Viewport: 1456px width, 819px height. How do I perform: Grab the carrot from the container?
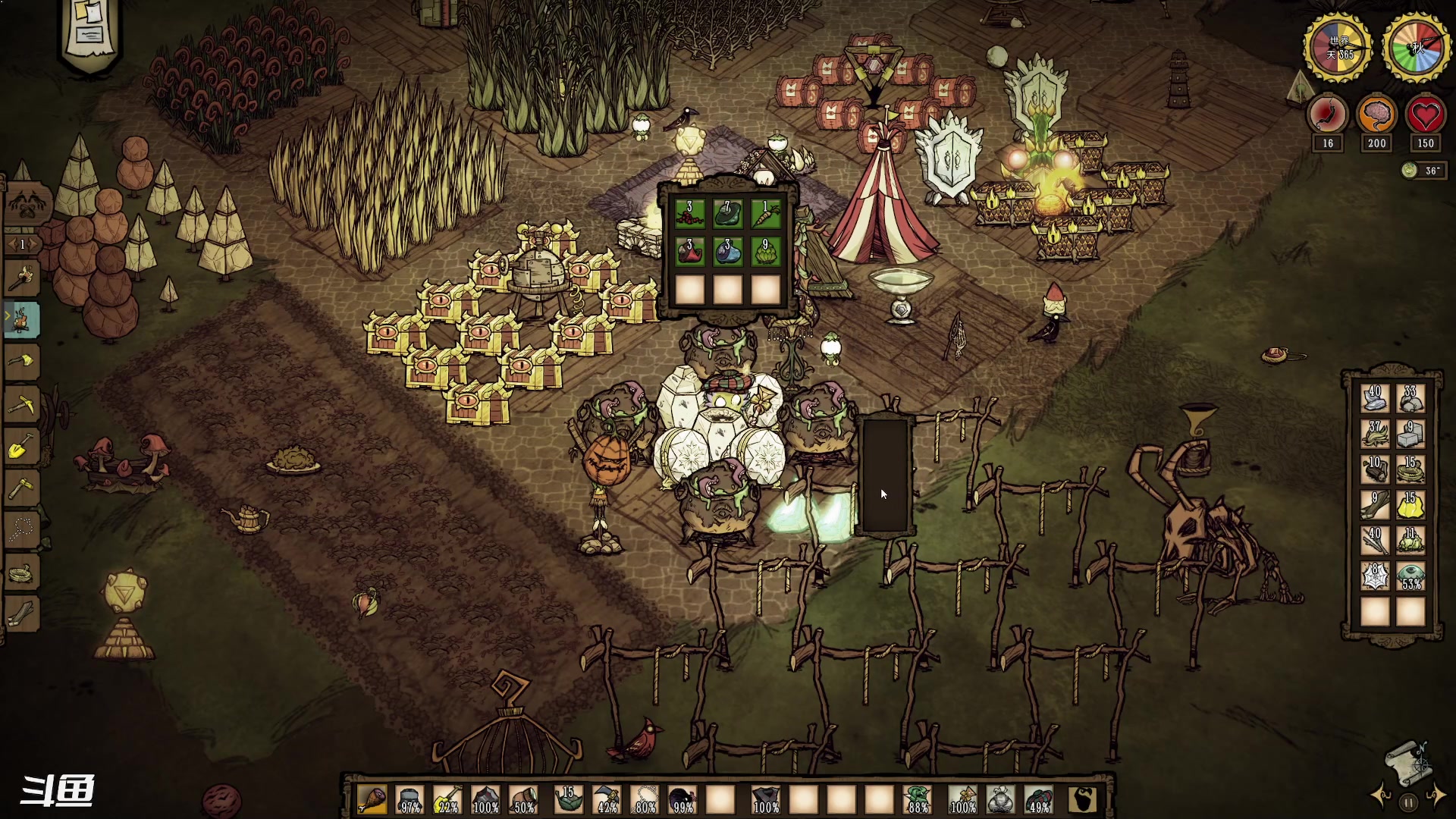click(765, 213)
